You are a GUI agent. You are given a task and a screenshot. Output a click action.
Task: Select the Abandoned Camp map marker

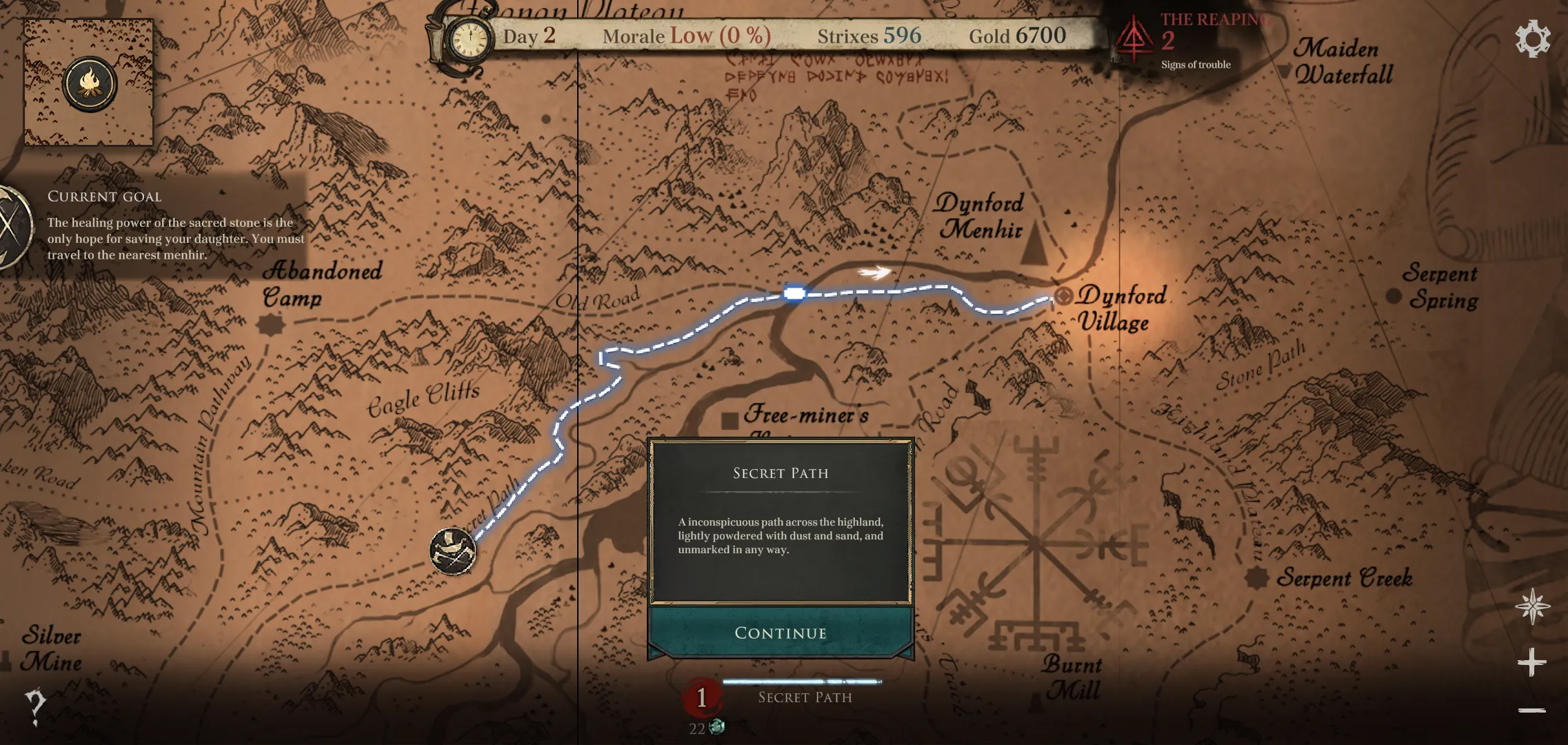(x=270, y=324)
